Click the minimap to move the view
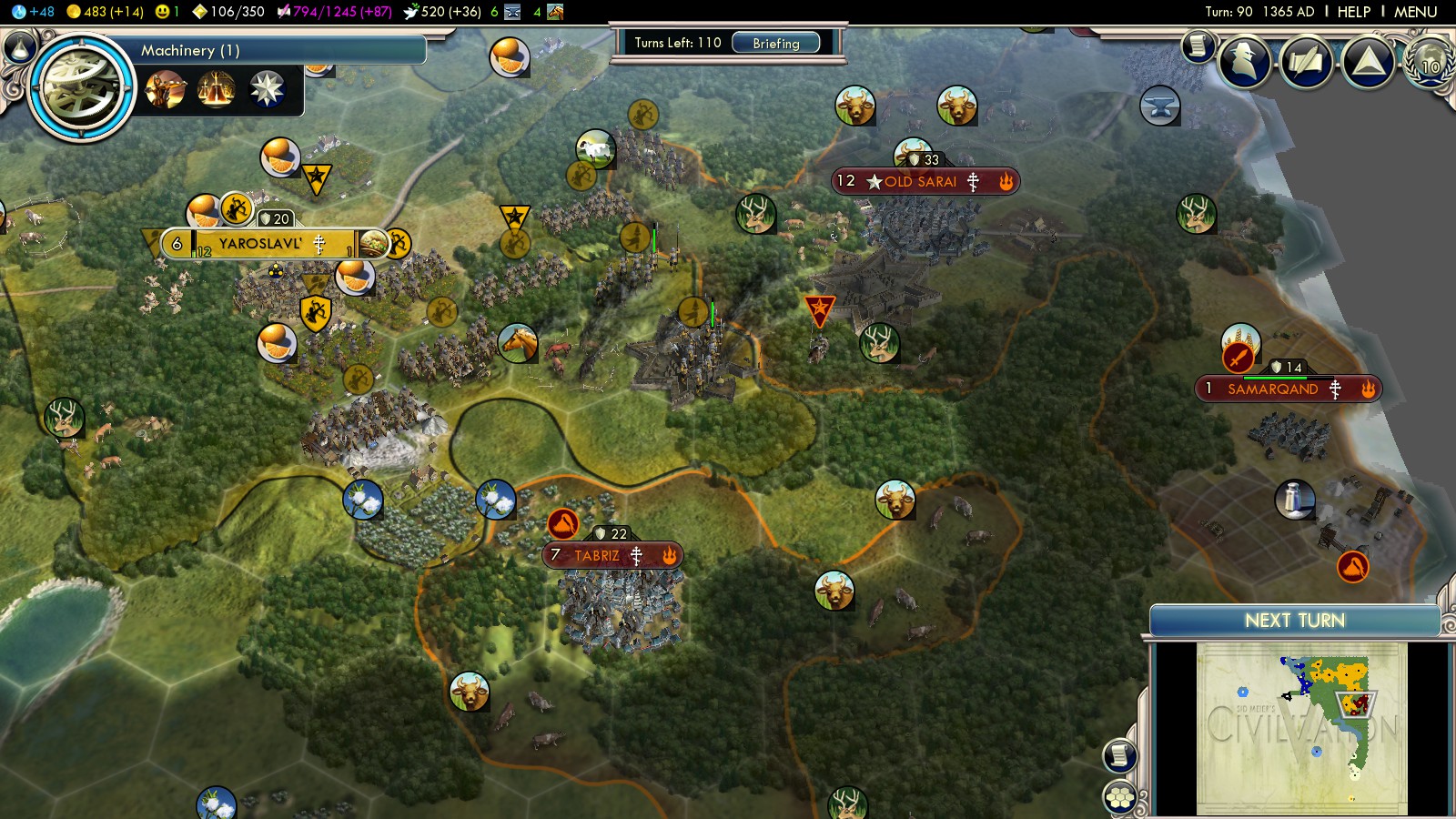 pos(1301,728)
